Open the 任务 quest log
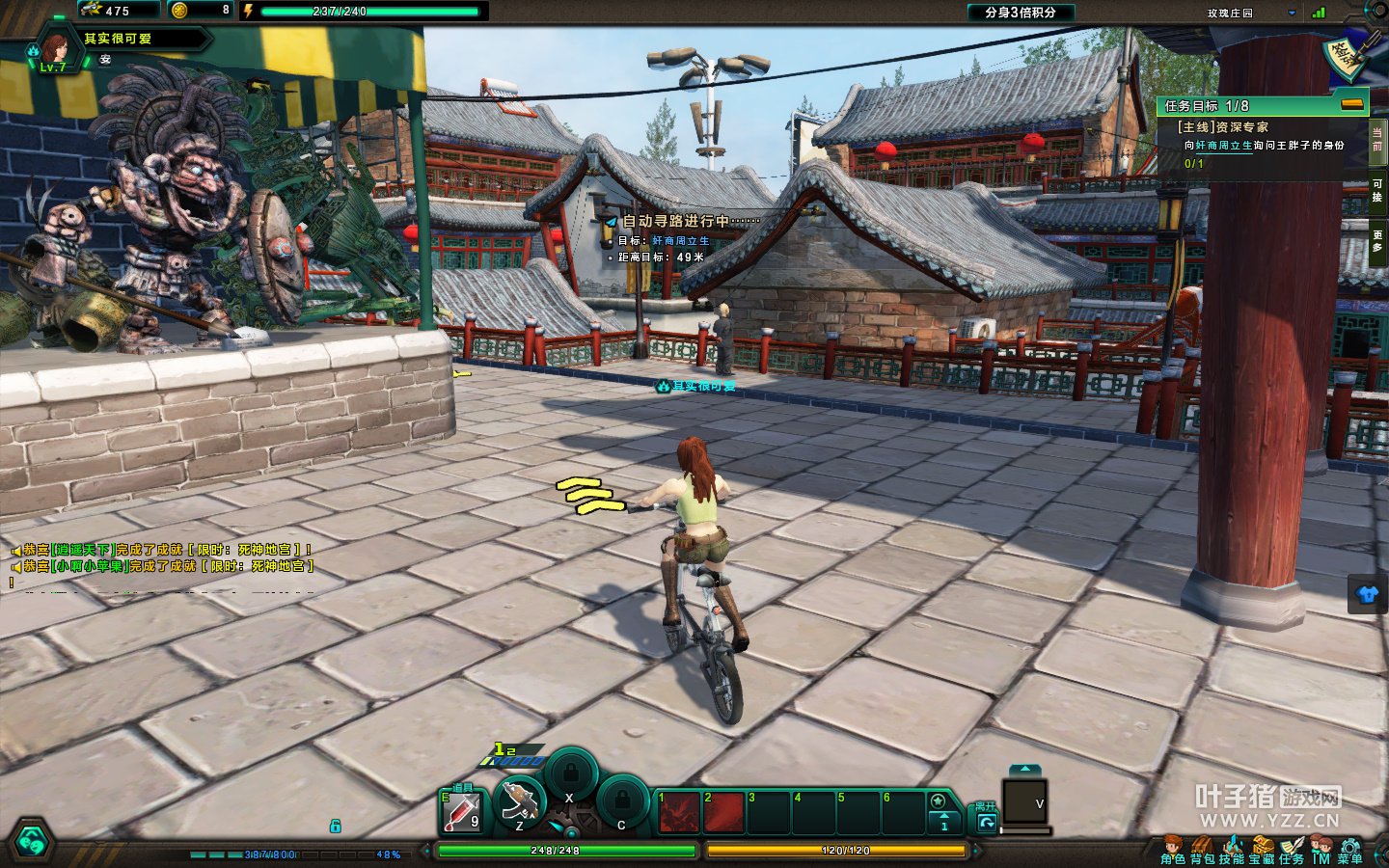Image resolution: width=1389 pixels, height=868 pixels. tap(1292, 851)
